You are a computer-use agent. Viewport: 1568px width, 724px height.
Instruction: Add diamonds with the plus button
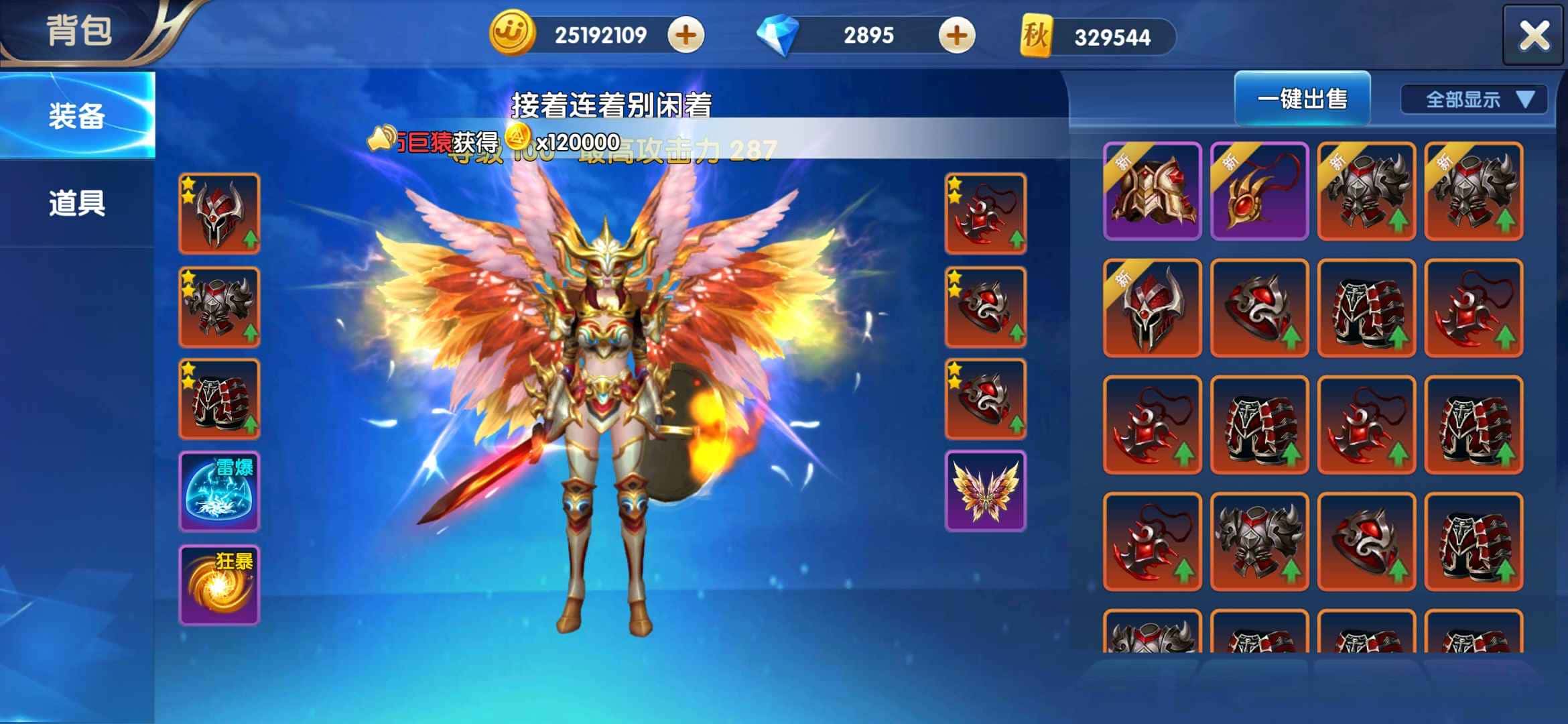(x=956, y=35)
